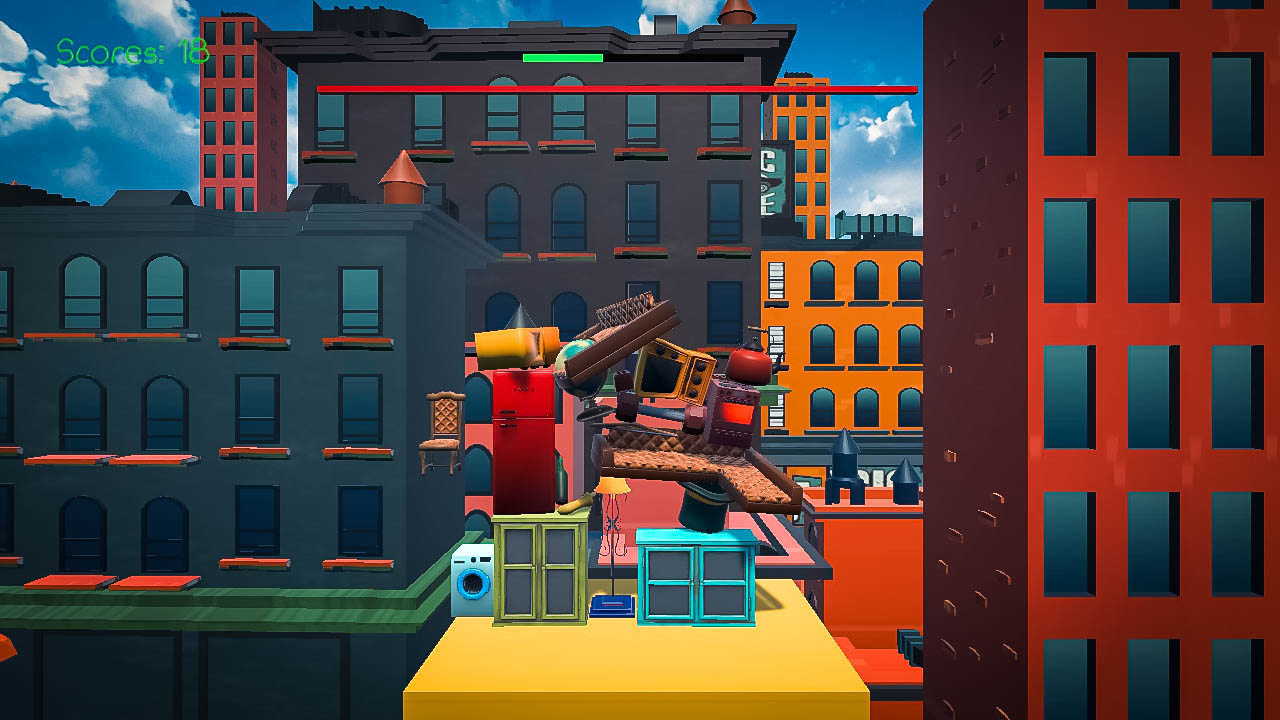Select the yellow rolled mattress near the fridge
Viewport: 1280px width, 720px height.
[515, 350]
